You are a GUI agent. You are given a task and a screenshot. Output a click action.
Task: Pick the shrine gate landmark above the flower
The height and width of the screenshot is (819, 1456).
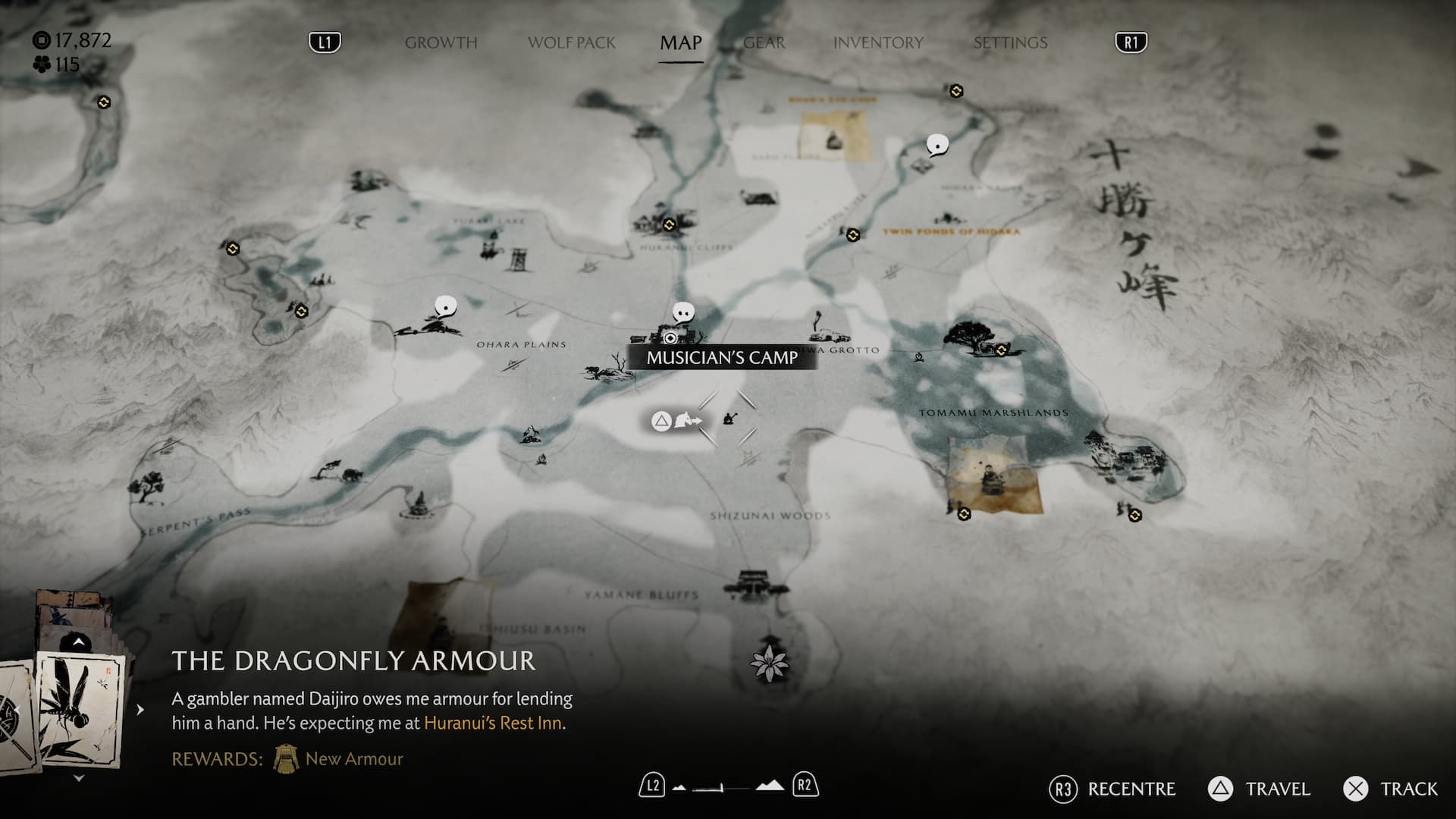[x=756, y=583]
